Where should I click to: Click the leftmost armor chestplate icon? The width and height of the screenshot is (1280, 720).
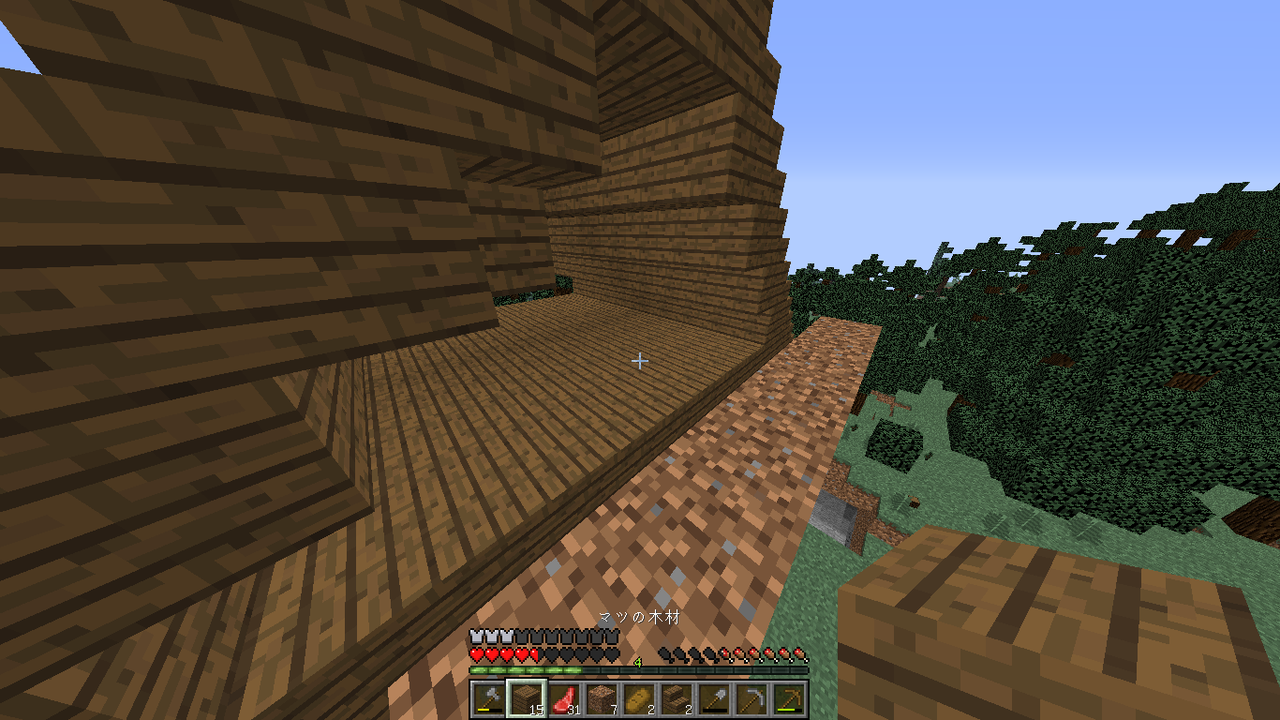tap(476, 636)
